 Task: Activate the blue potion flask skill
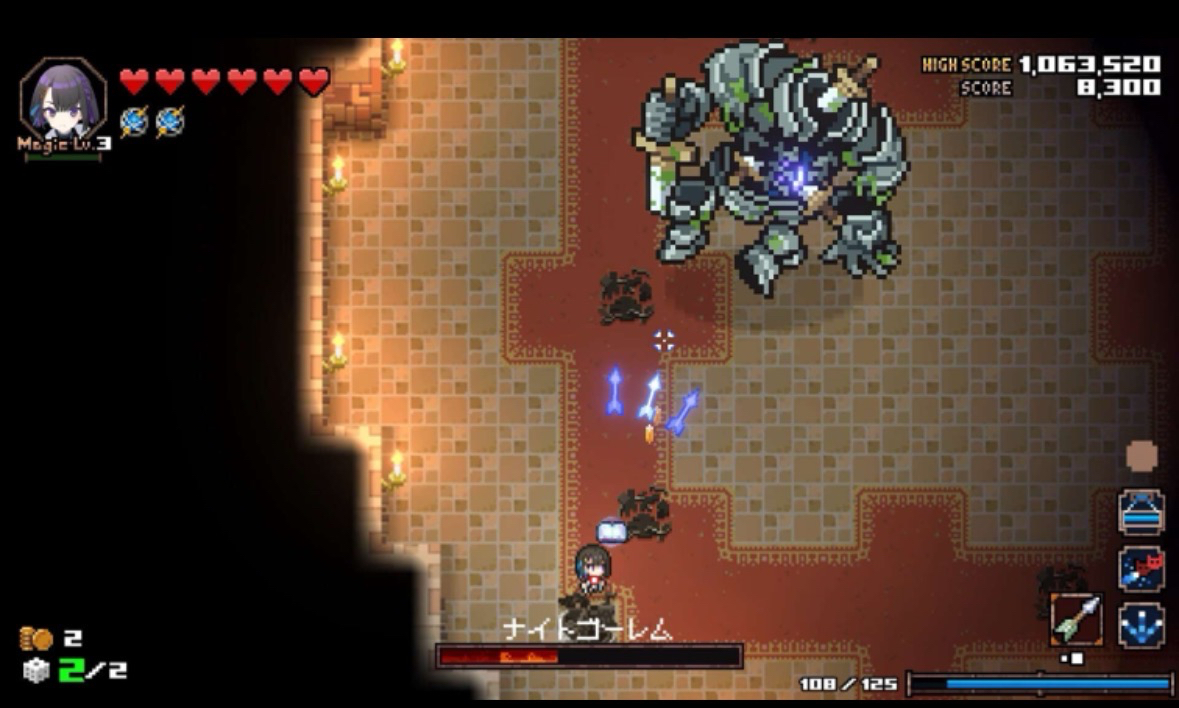pos(1141,512)
